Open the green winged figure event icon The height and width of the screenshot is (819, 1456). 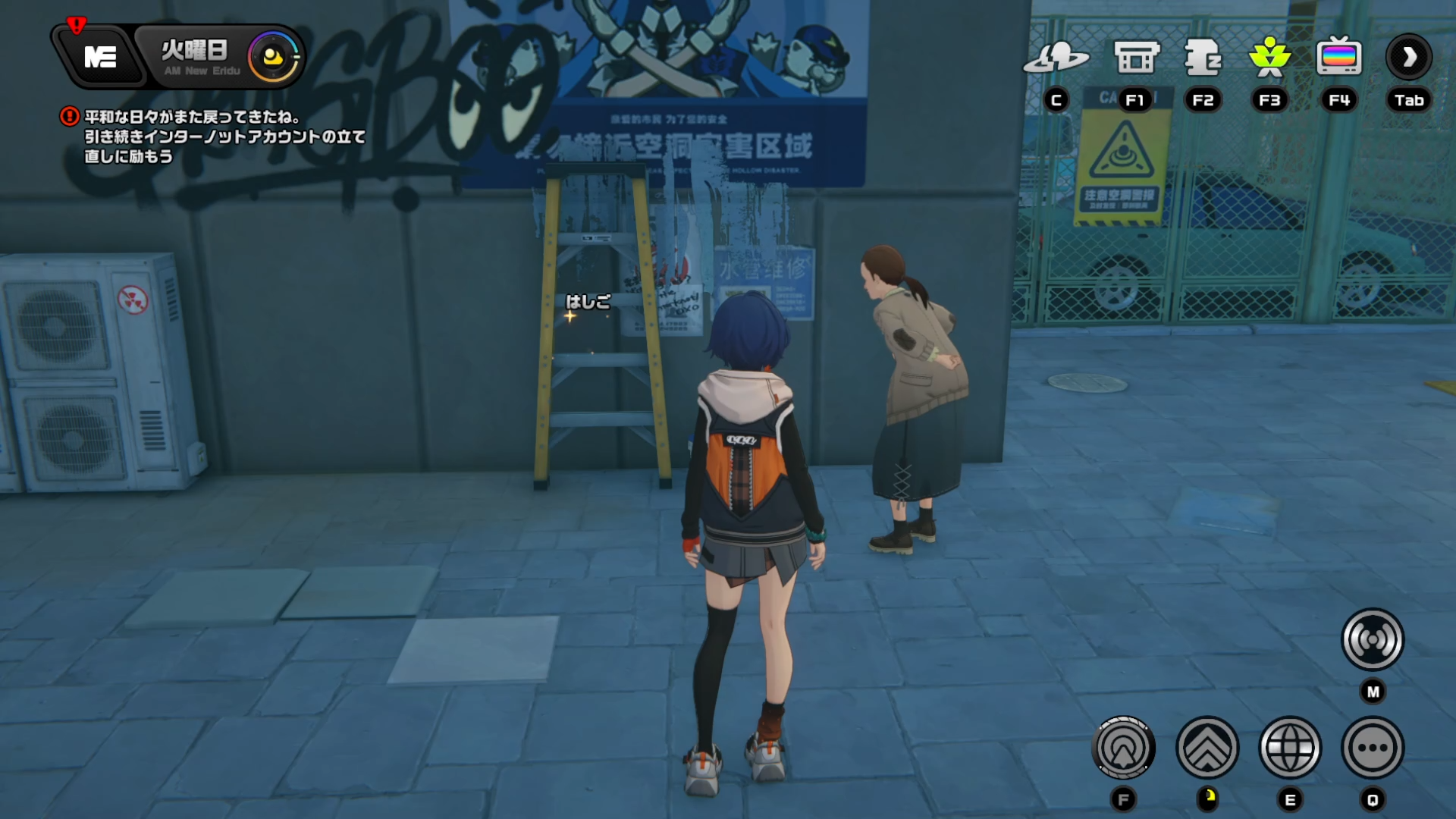point(1269,58)
